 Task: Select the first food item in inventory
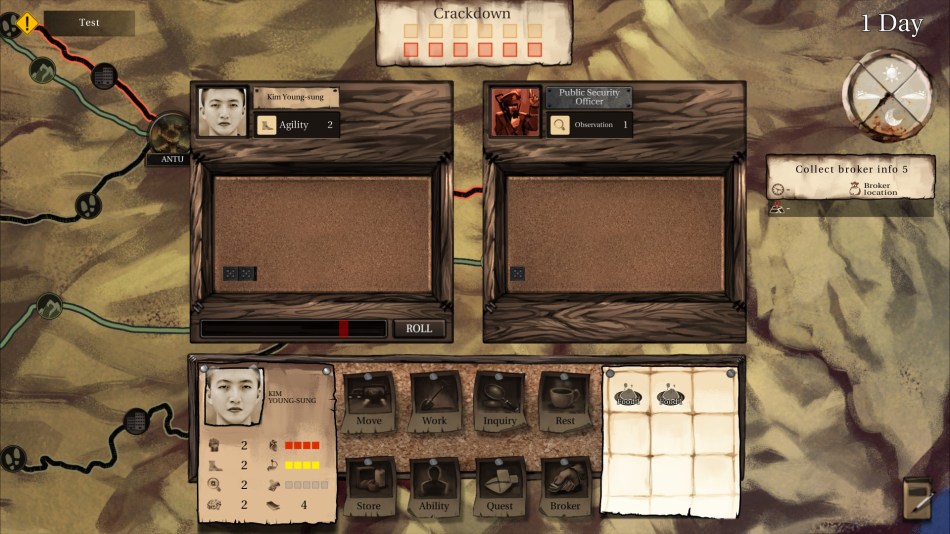tap(628, 398)
